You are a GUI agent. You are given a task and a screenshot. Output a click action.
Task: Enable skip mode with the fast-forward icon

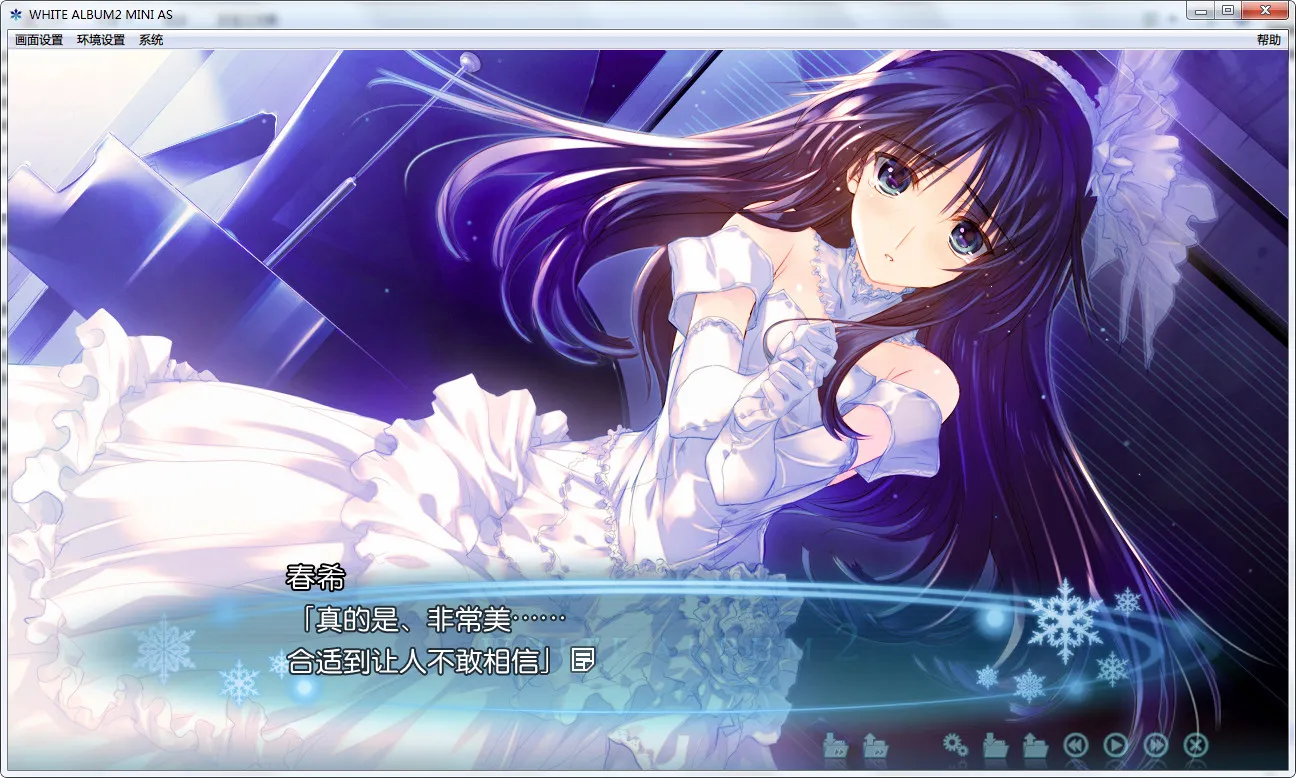pos(1156,745)
